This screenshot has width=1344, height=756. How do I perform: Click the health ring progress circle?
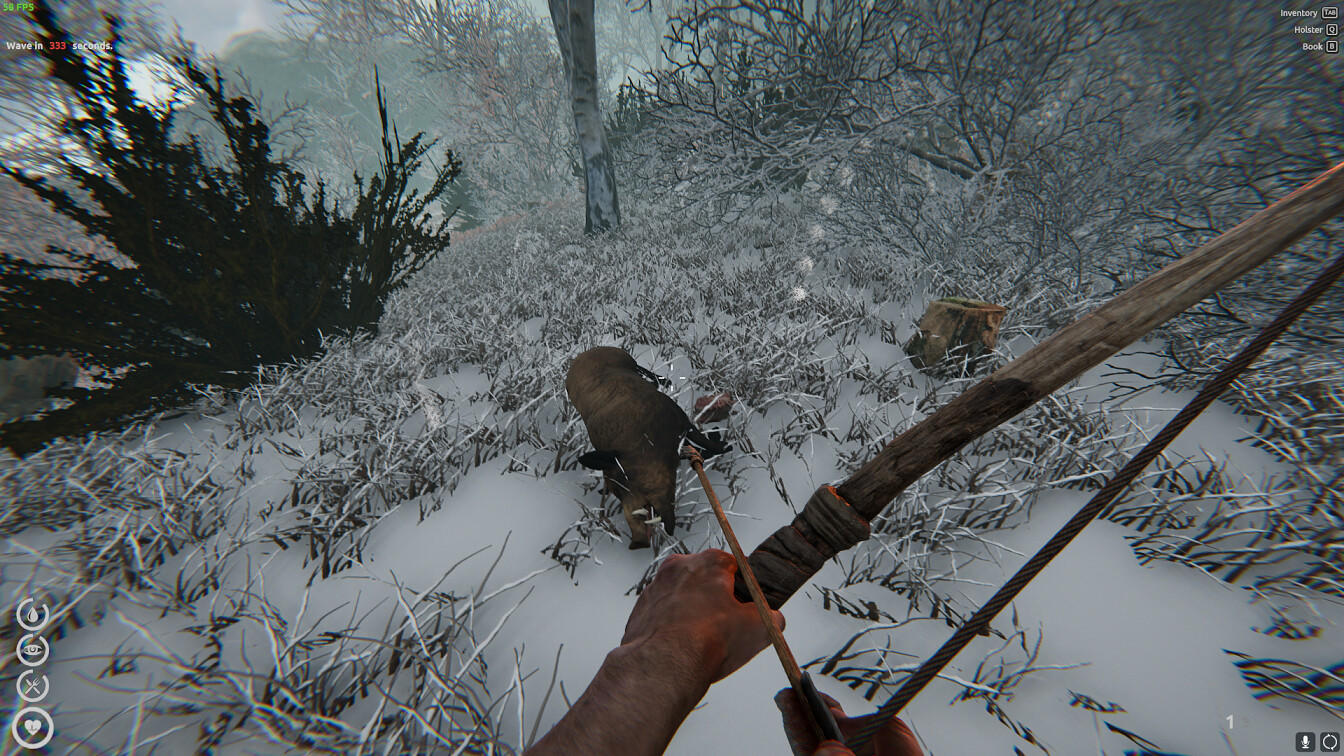(x=33, y=723)
